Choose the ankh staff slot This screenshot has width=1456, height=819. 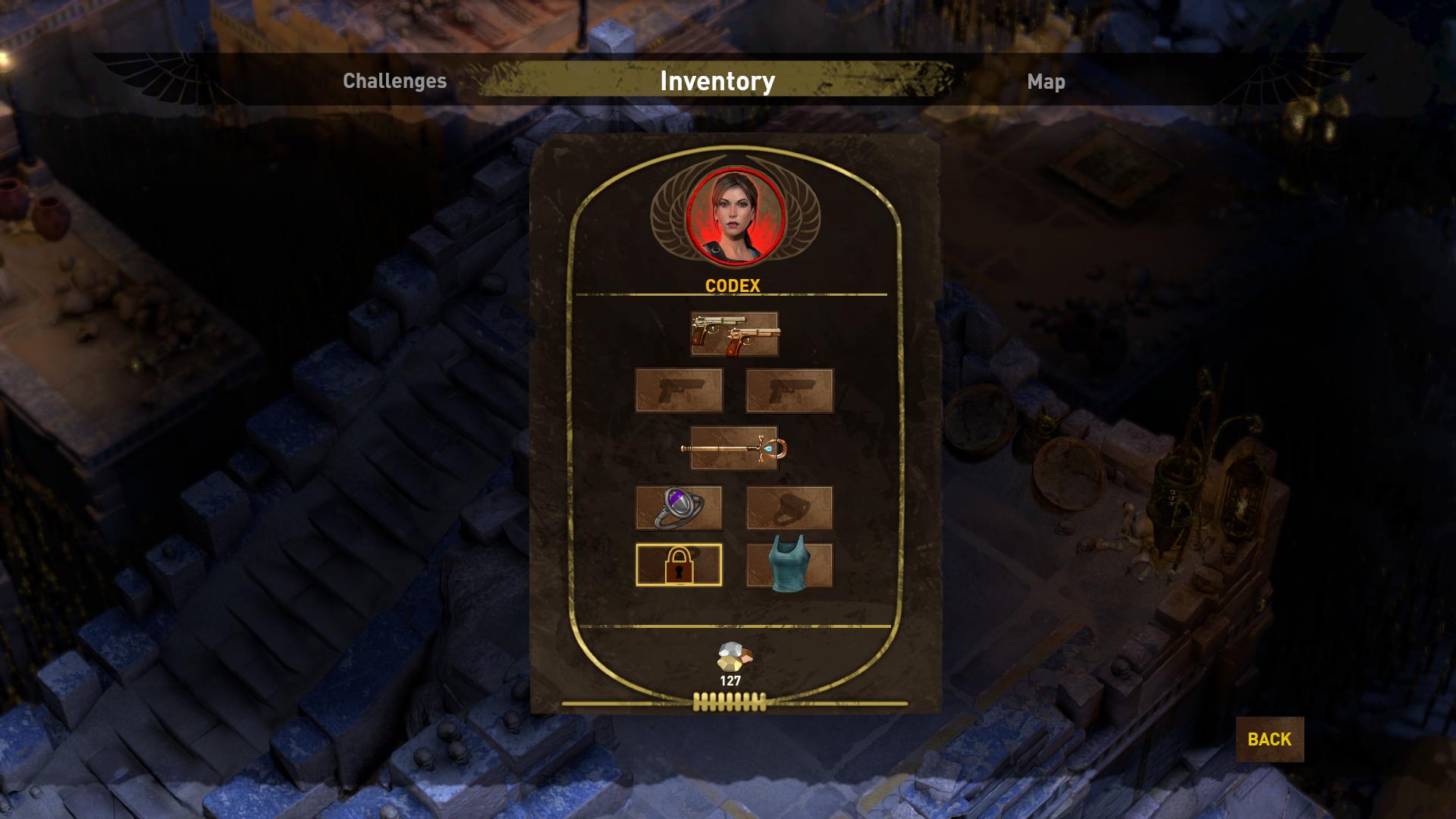(x=734, y=449)
